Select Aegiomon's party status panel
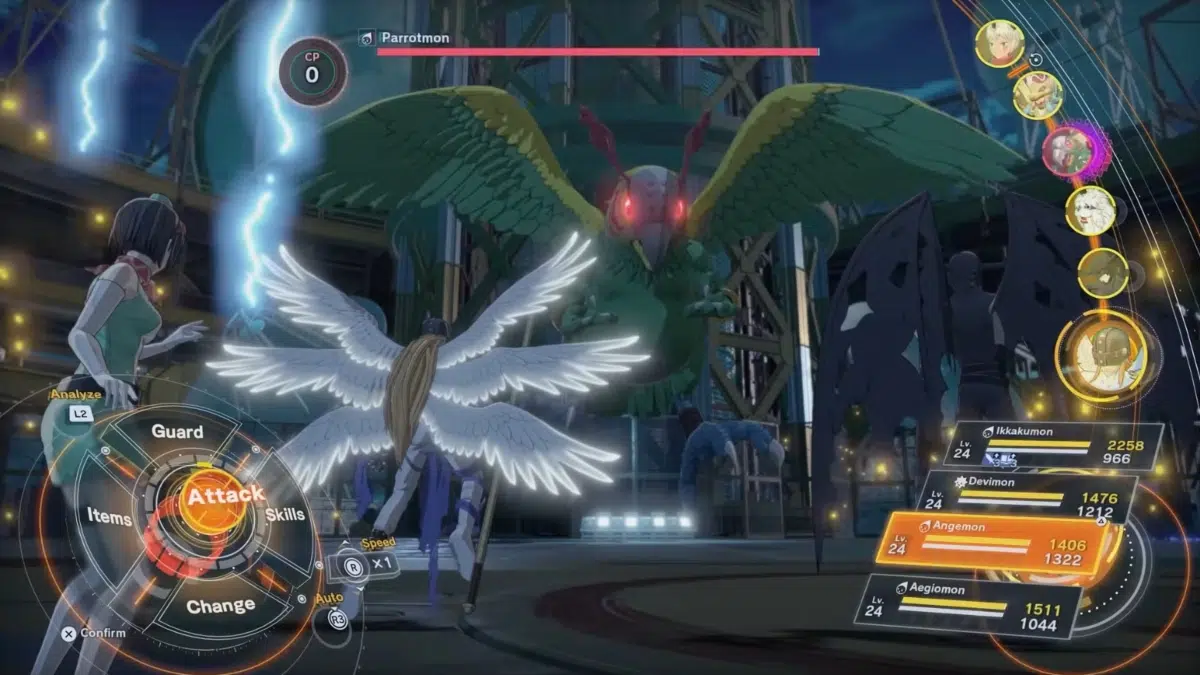Screen dimensions: 1200x675 pyautogui.click(x=970, y=605)
